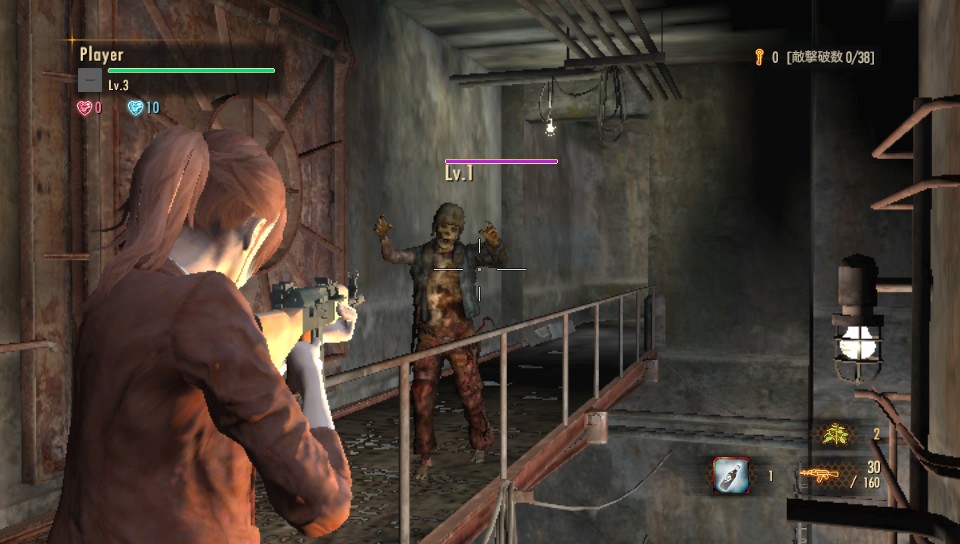Use the green herb icon
The height and width of the screenshot is (544, 960).
click(834, 434)
